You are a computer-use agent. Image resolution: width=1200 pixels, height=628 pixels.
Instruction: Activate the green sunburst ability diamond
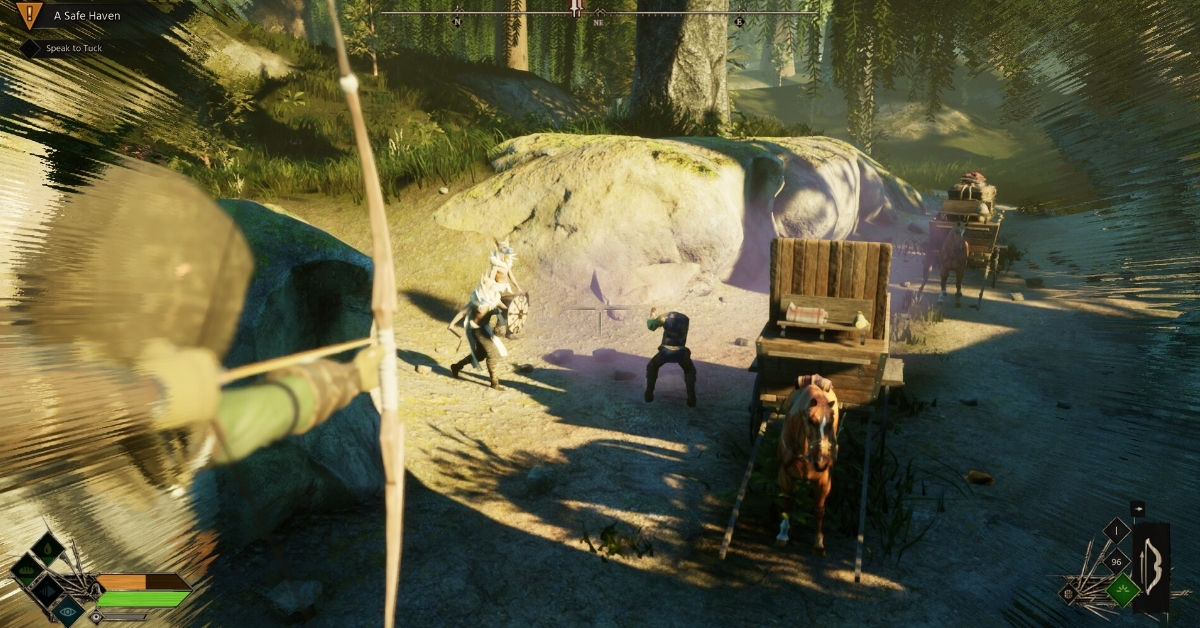click(x=1123, y=590)
